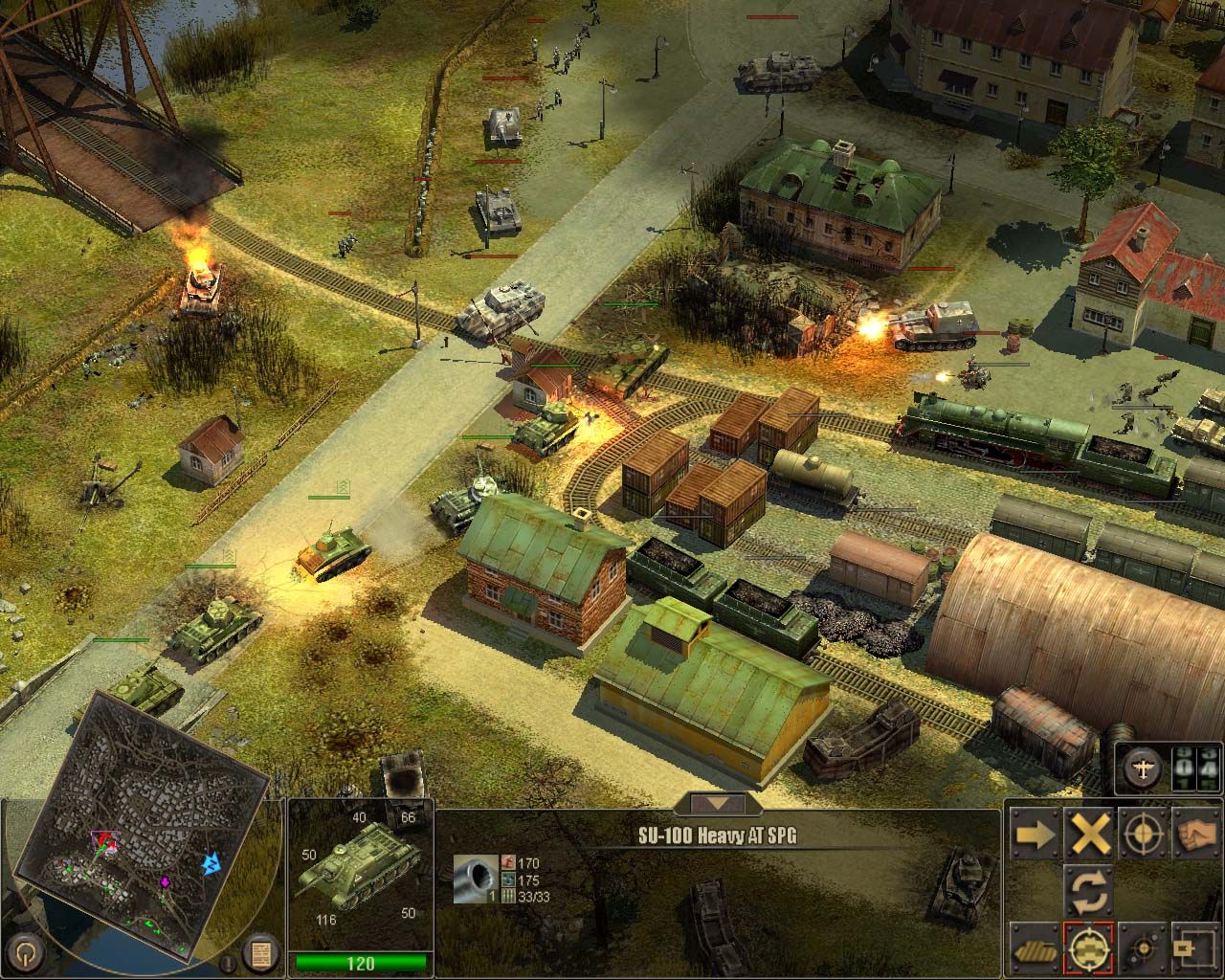
Task: Call in the airplane support button
Action: pos(1143,768)
